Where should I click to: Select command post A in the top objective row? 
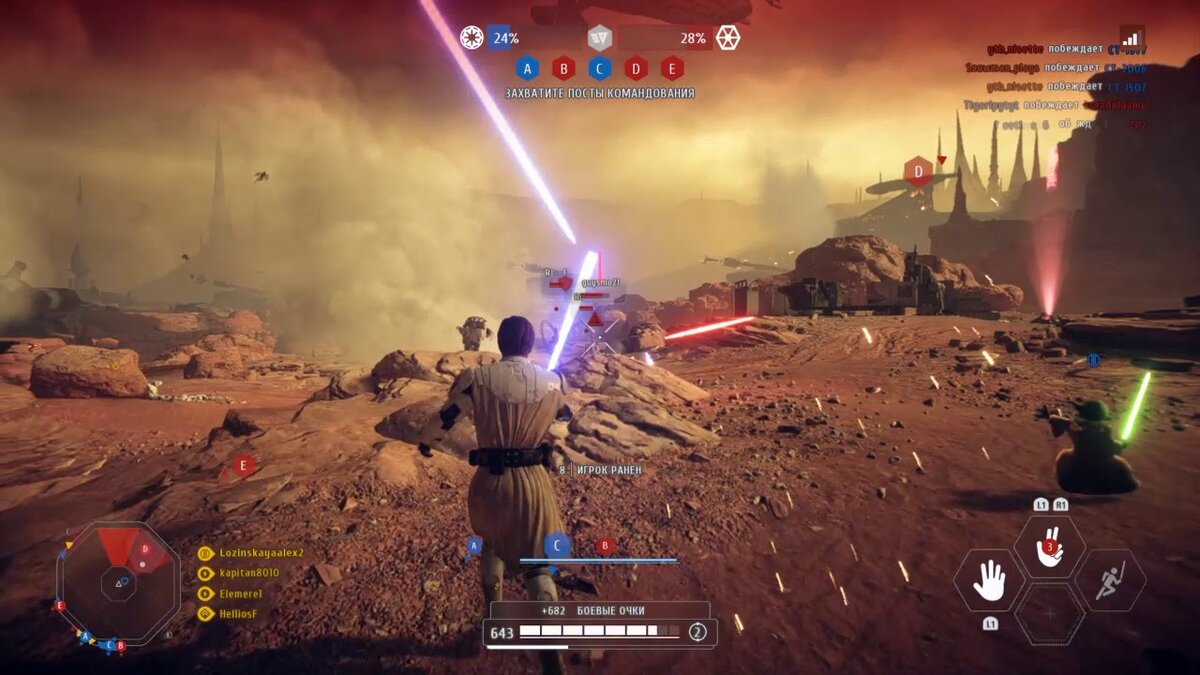coord(527,68)
